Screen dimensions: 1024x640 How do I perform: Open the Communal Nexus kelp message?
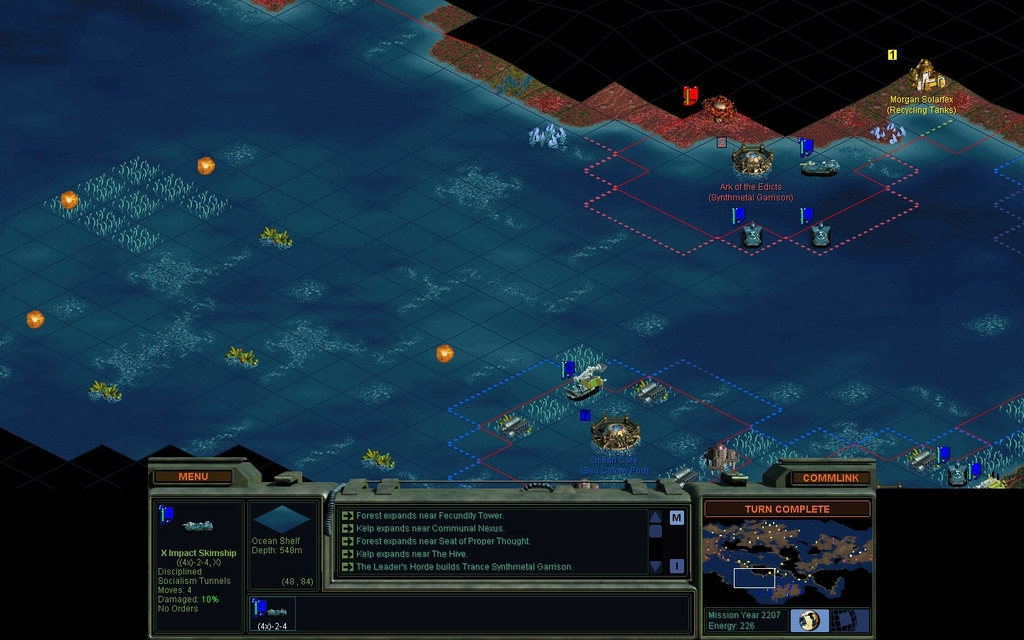[x=430, y=528]
